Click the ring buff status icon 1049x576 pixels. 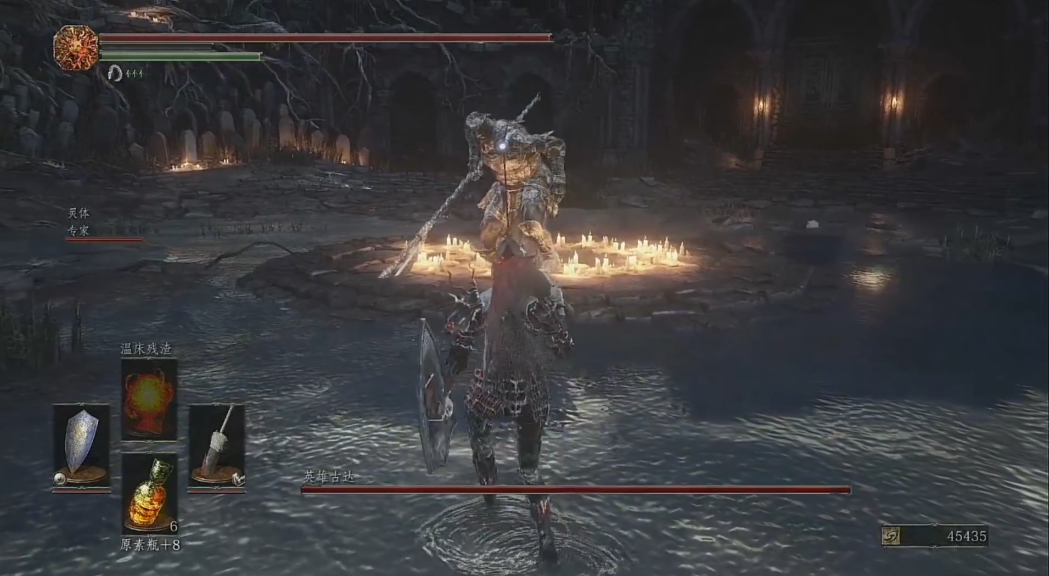pos(115,72)
